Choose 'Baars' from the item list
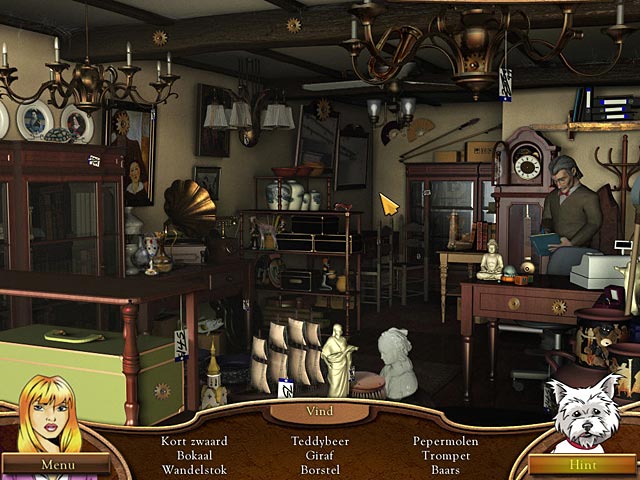The width and height of the screenshot is (640, 480). tap(445, 469)
